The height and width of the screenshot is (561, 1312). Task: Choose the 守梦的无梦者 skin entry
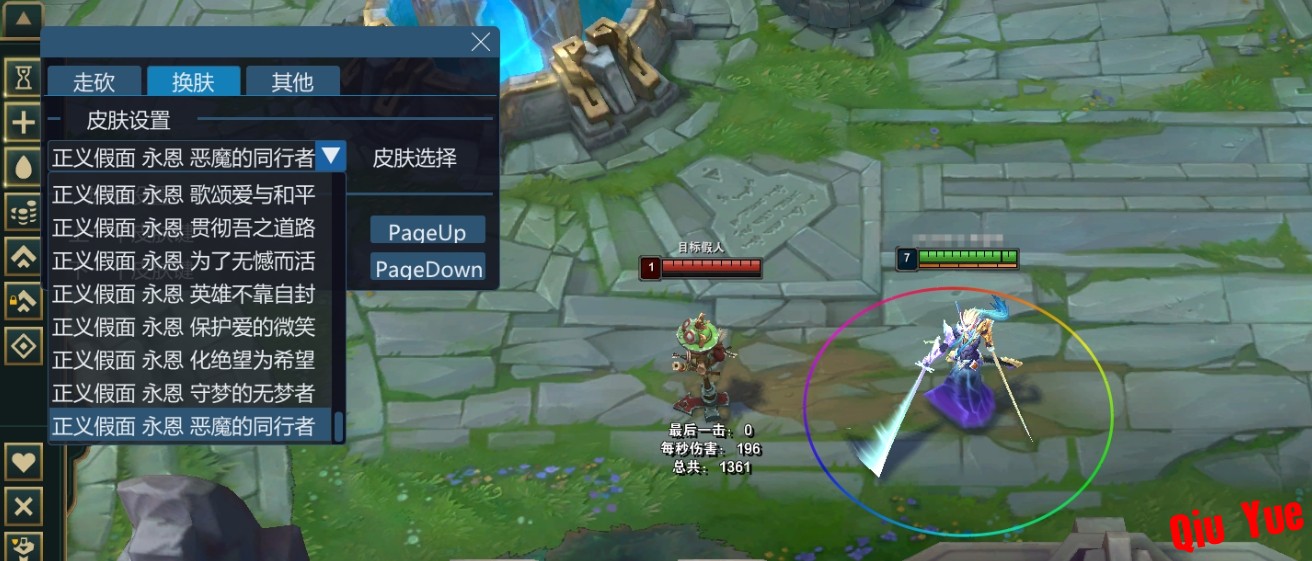pos(184,393)
